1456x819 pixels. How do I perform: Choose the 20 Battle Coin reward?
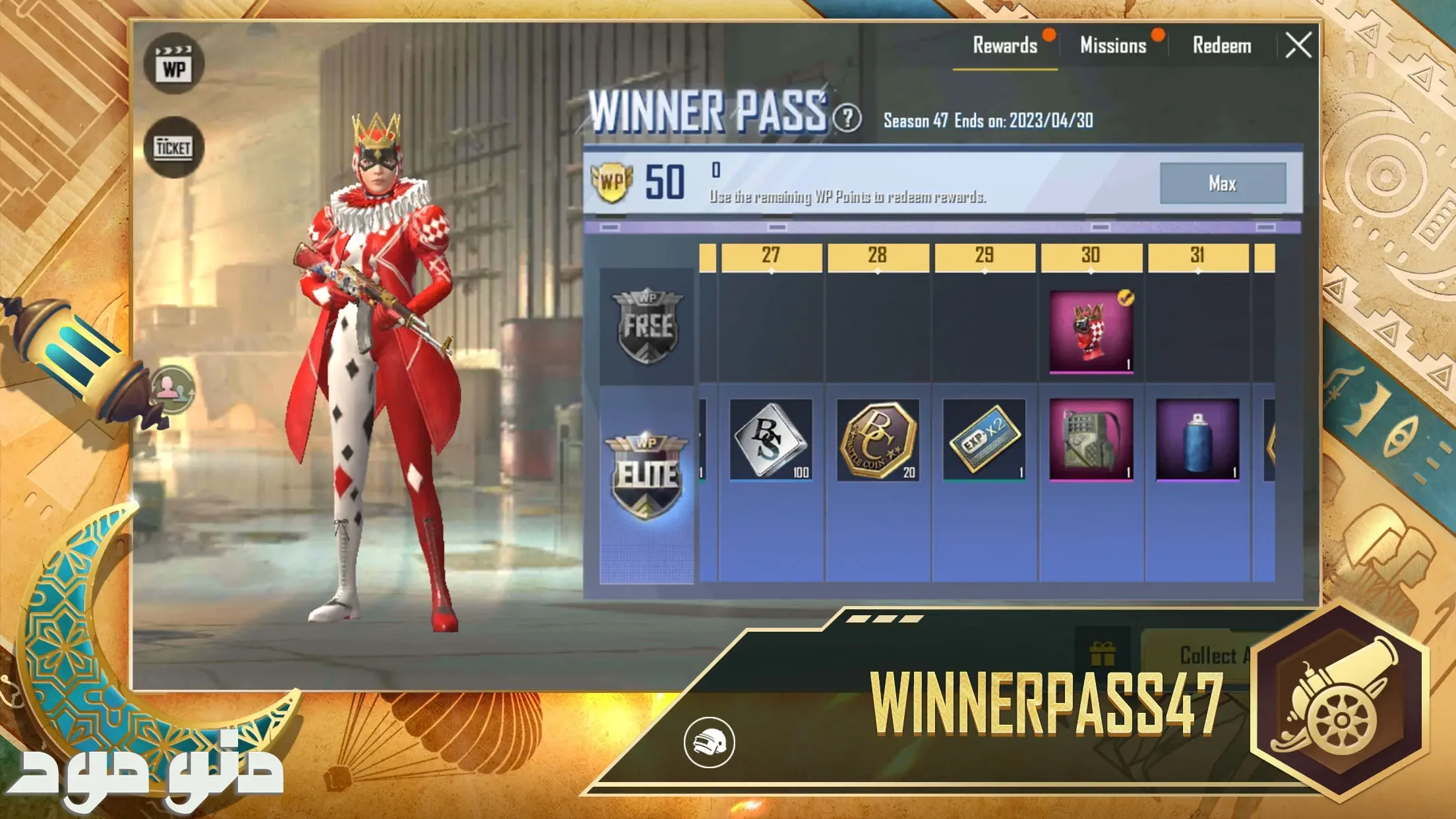[878, 439]
